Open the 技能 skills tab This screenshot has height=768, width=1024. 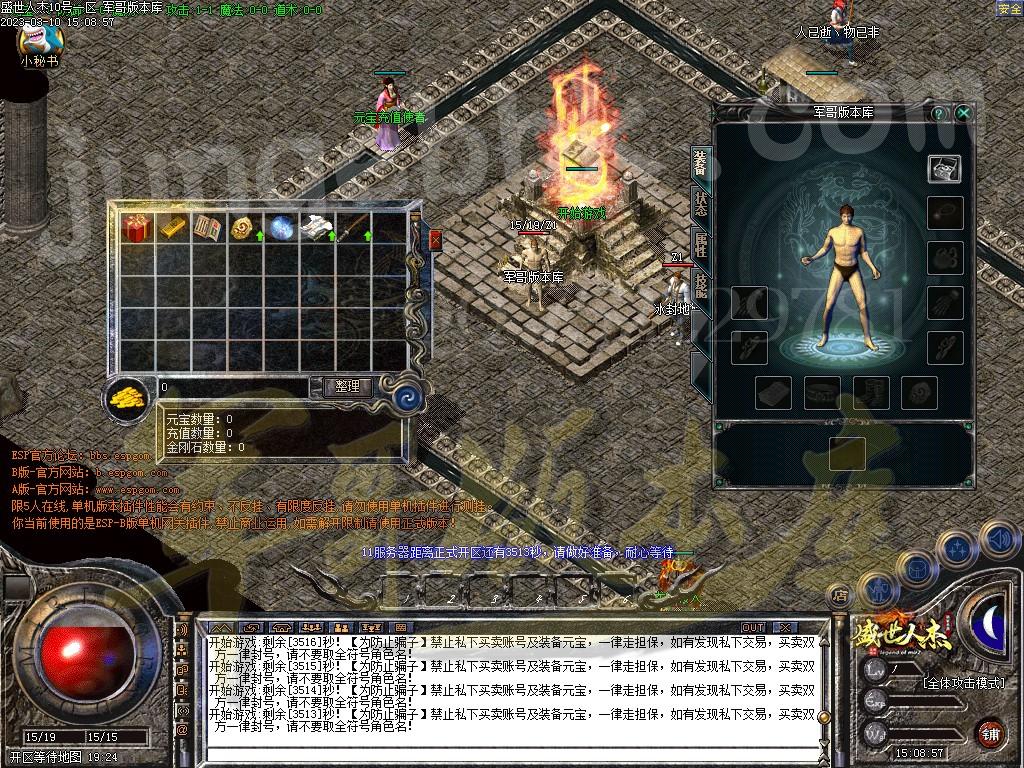click(701, 288)
